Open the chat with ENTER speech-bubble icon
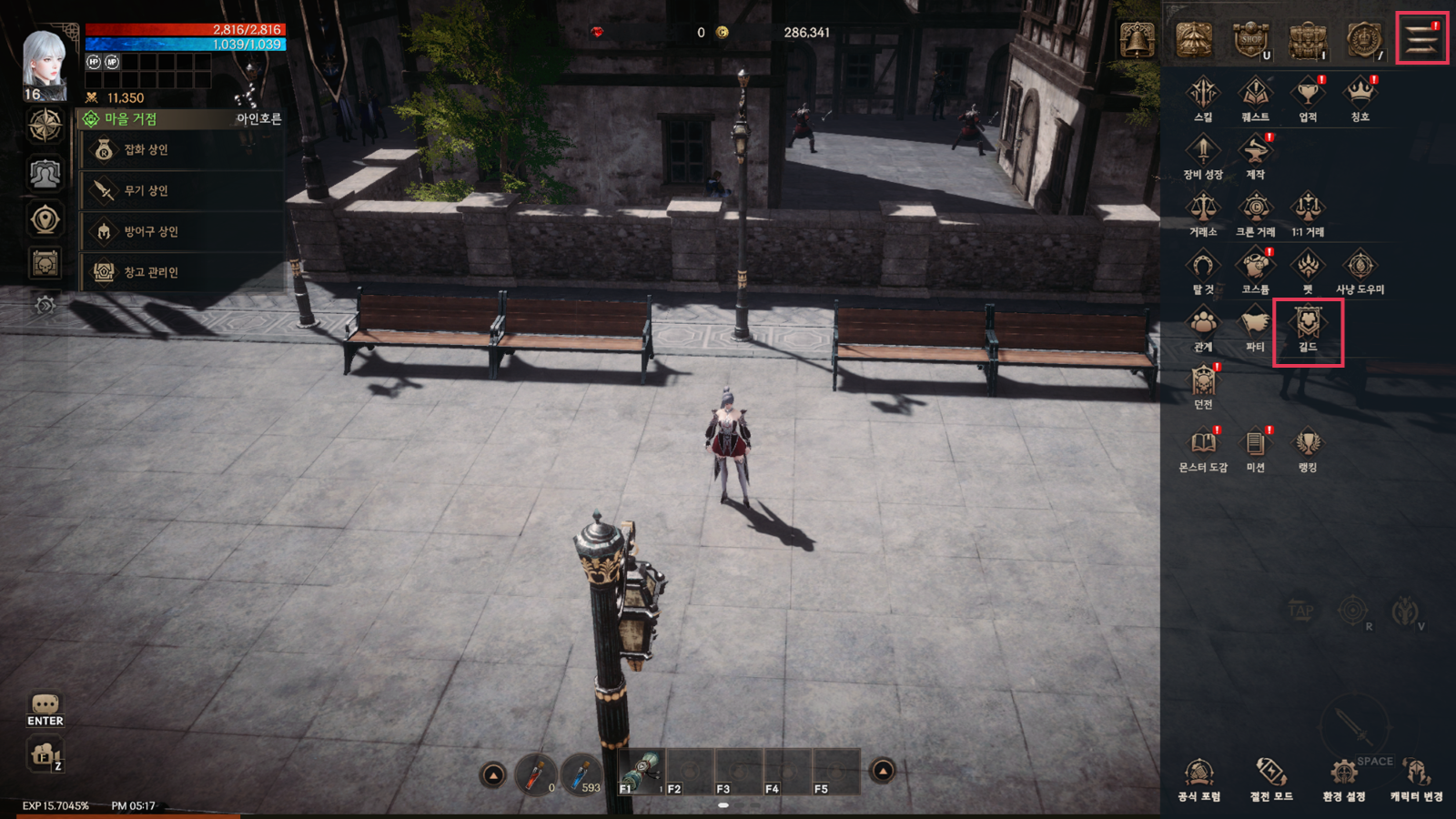1456x819 pixels. (x=45, y=709)
